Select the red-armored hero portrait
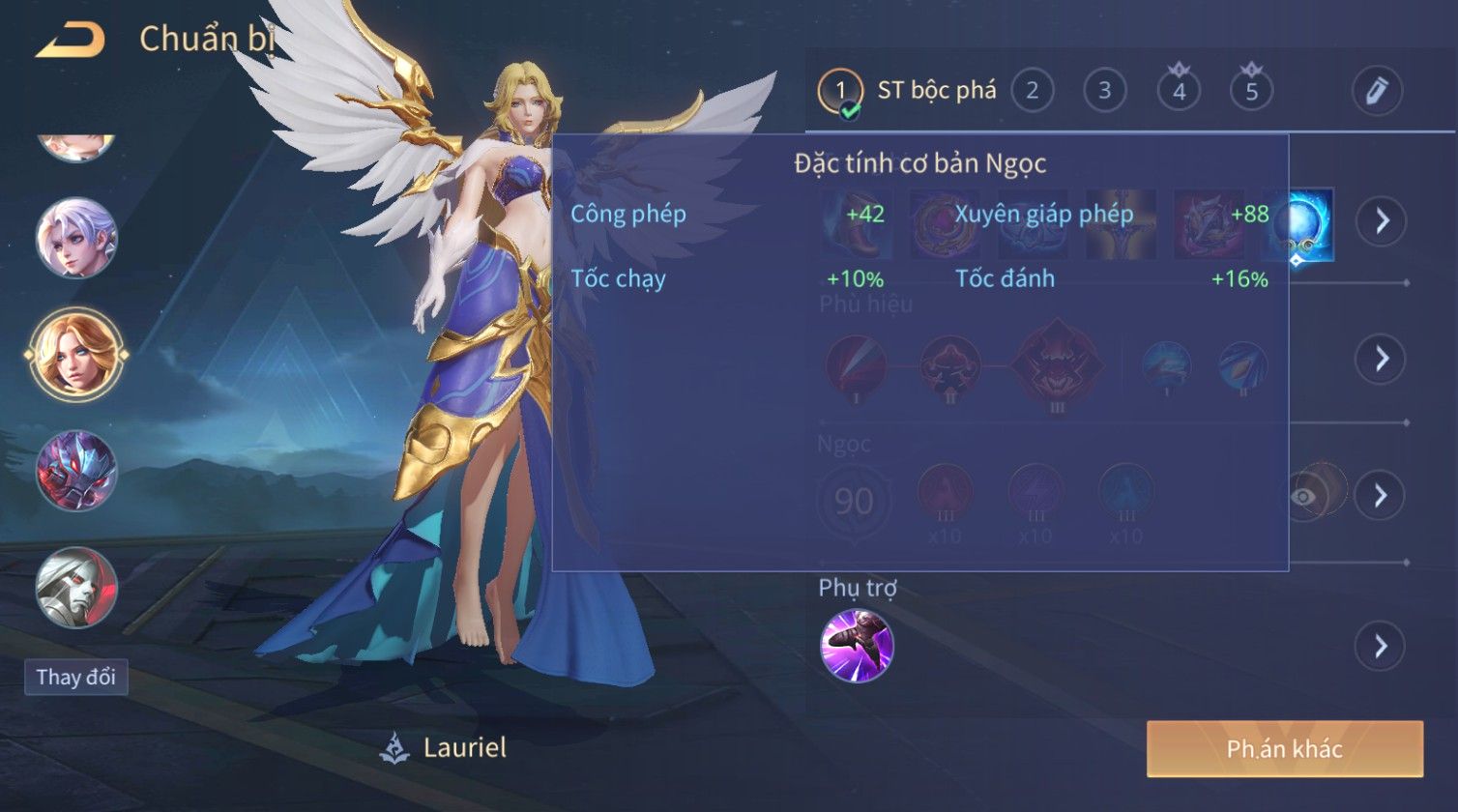1458x812 pixels. (x=76, y=471)
